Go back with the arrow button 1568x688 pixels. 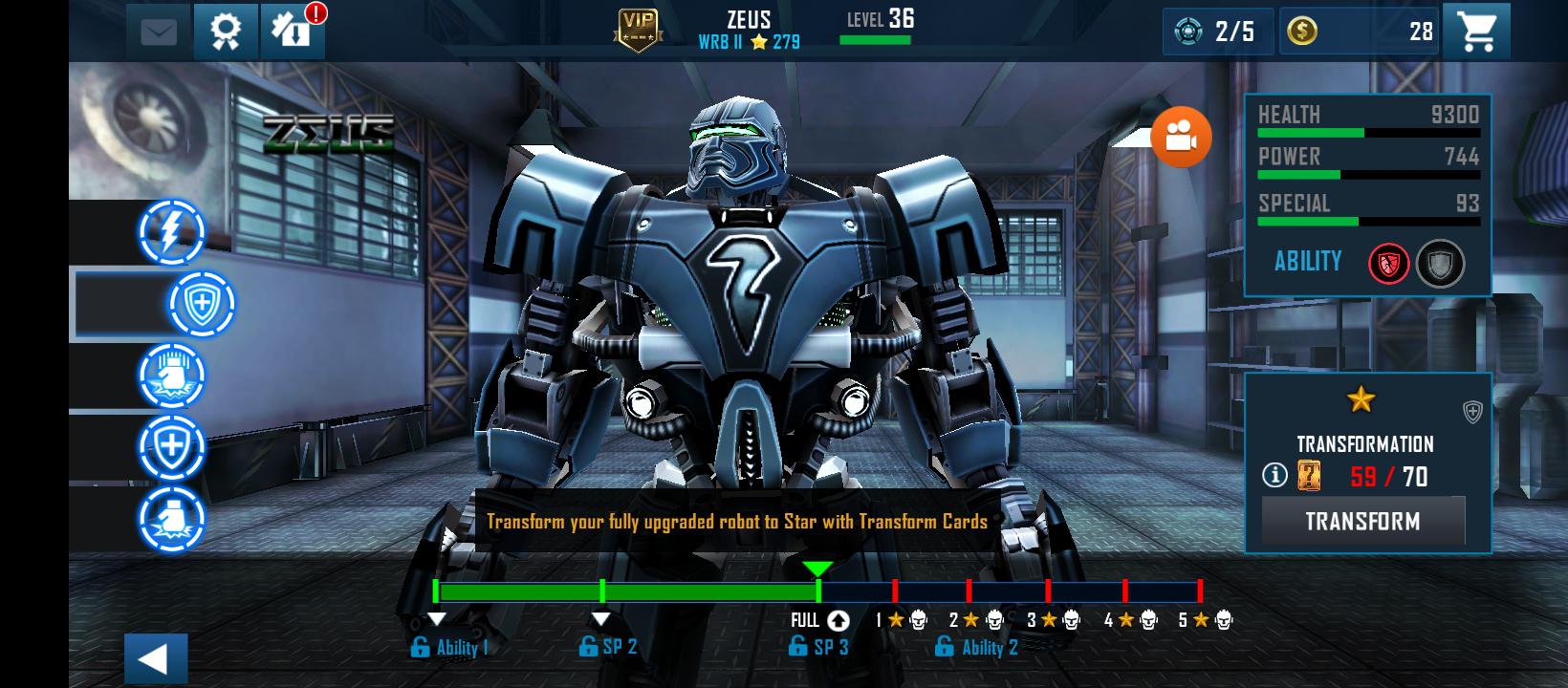tap(155, 658)
